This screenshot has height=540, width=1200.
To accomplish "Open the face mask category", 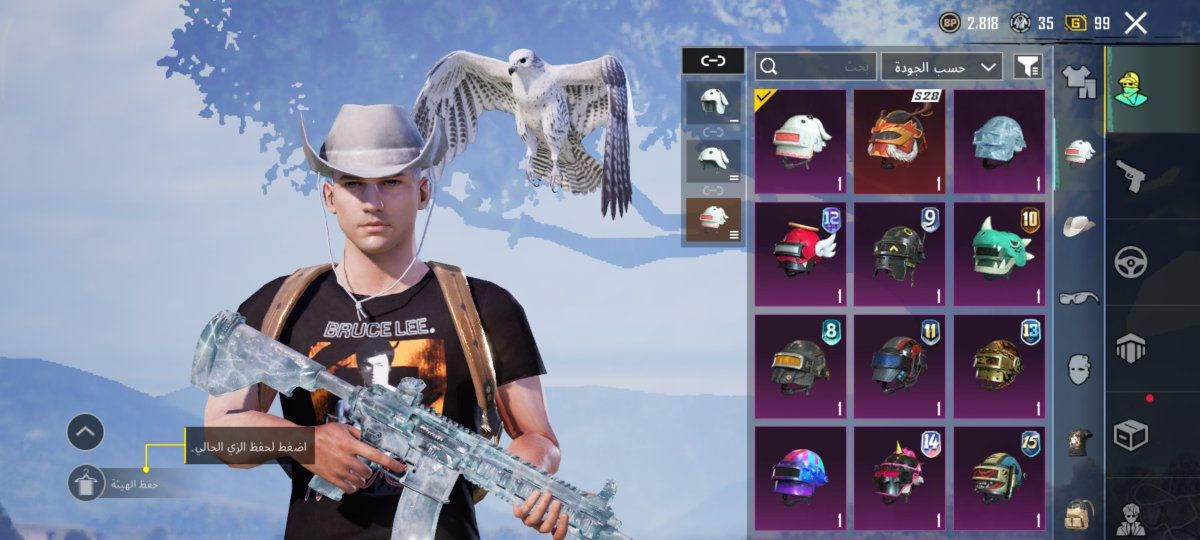I will point(1078,368).
